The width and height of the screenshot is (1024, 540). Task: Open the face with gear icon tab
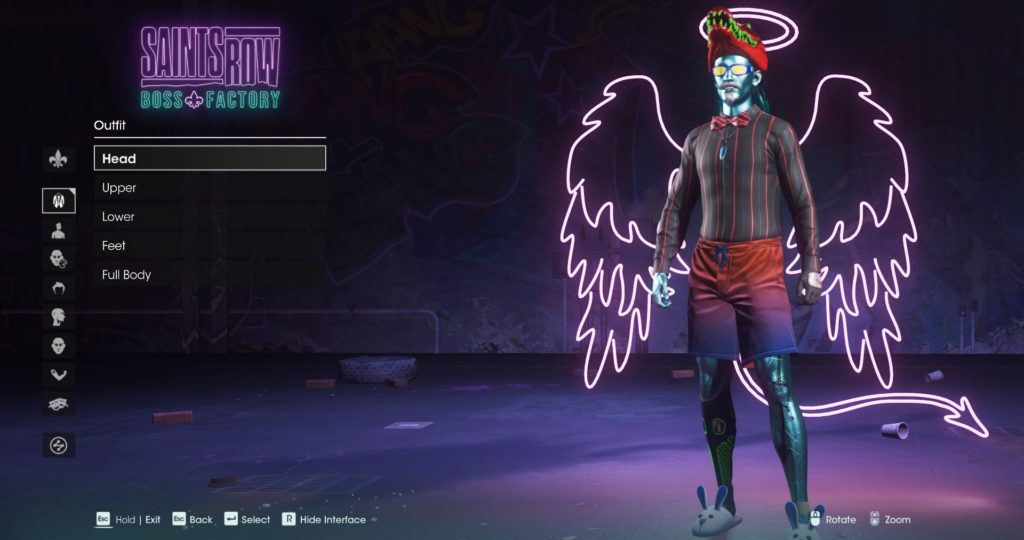(x=58, y=259)
